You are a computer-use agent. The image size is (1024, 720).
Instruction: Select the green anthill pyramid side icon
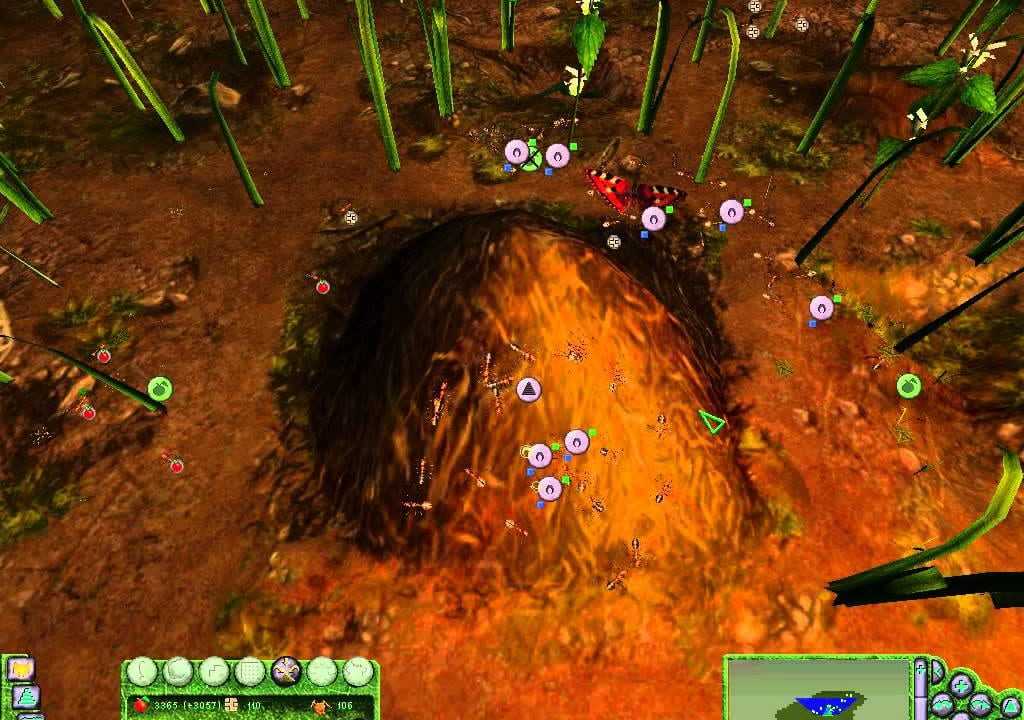(26, 696)
